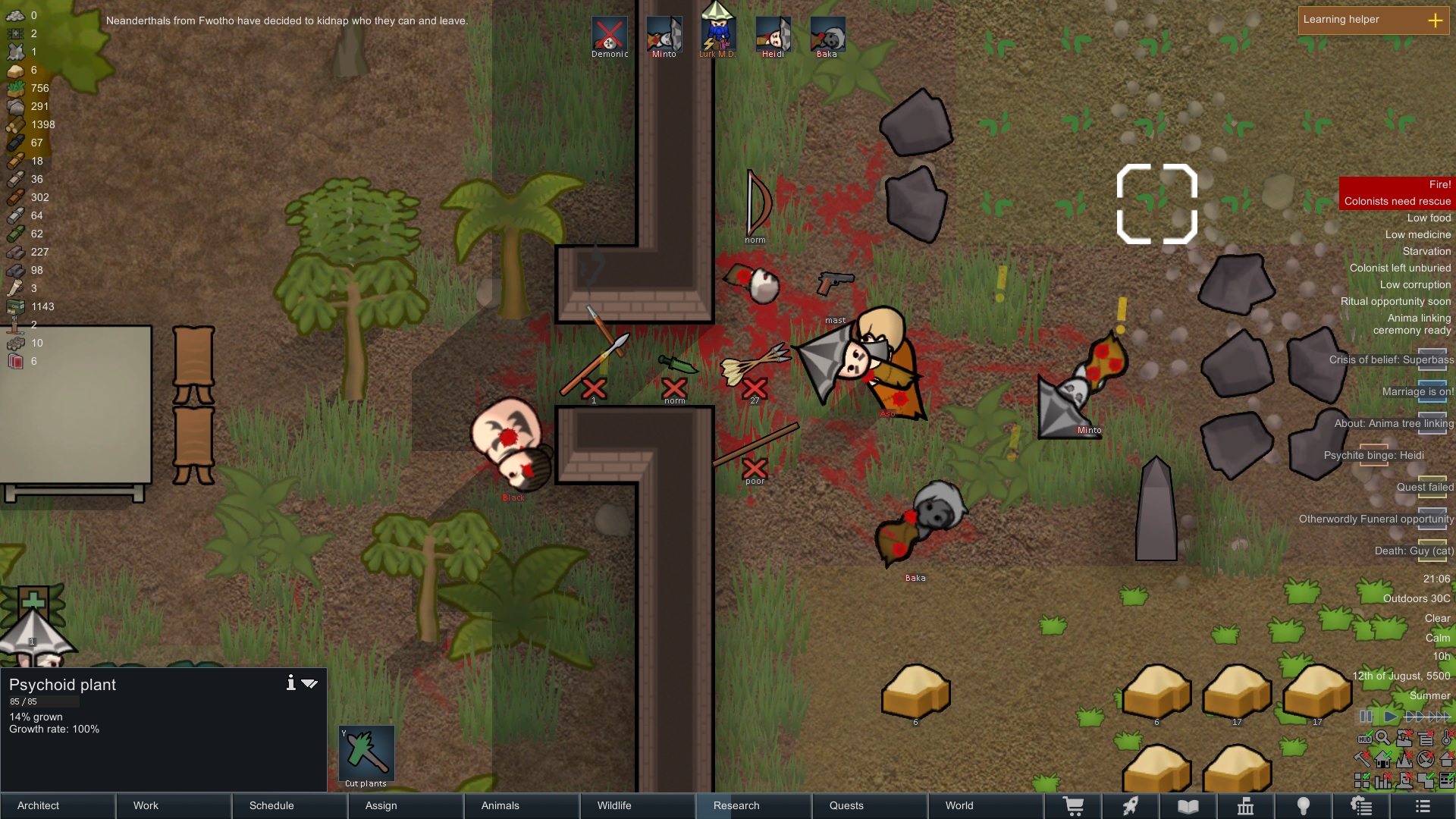The height and width of the screenshot is (819, 1456).
Task: Click the rocket ship icon in bottom toolbar
Action: click(1131, 806)
